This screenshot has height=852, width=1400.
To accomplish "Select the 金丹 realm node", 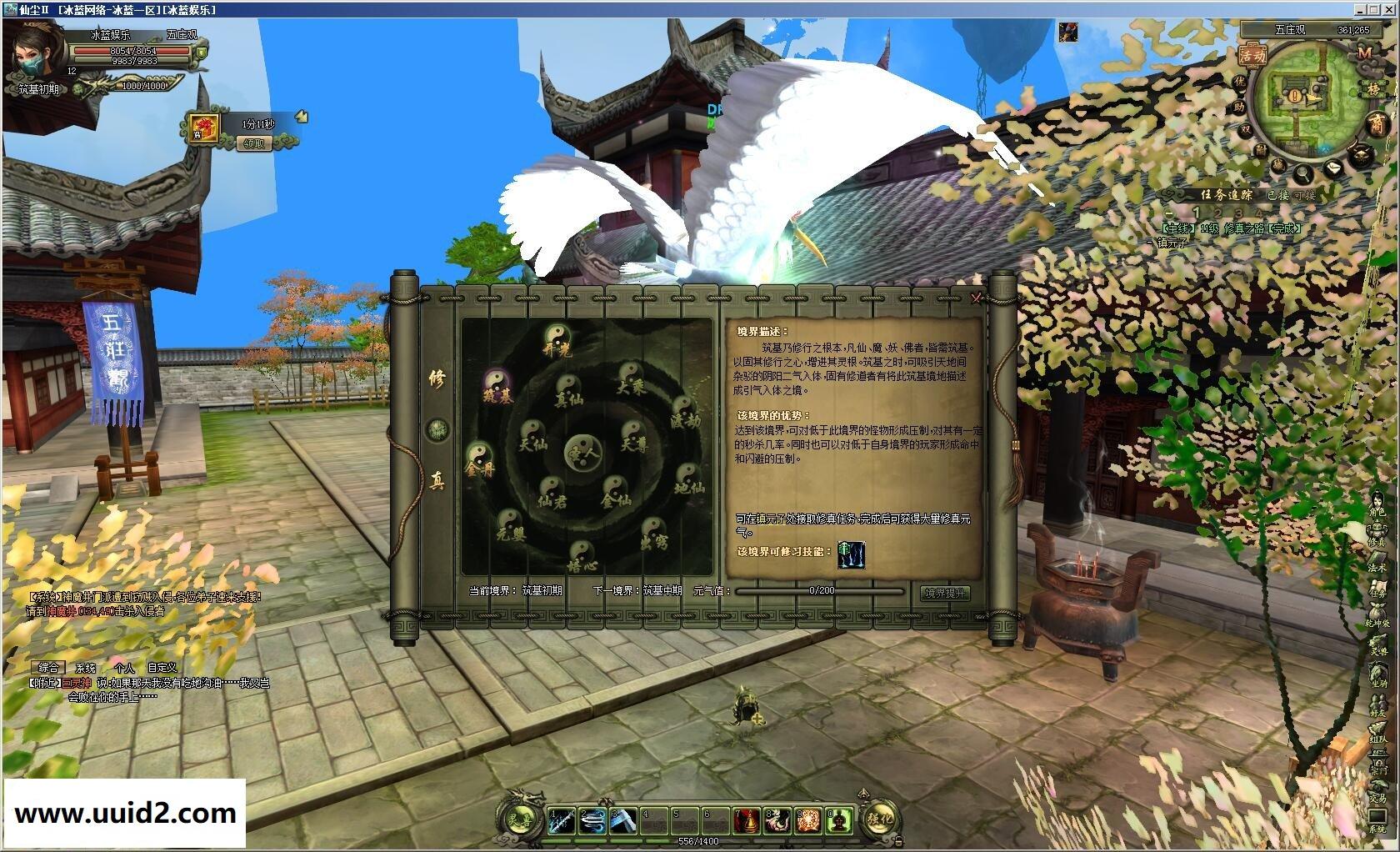I will click(x=479, y=459).
